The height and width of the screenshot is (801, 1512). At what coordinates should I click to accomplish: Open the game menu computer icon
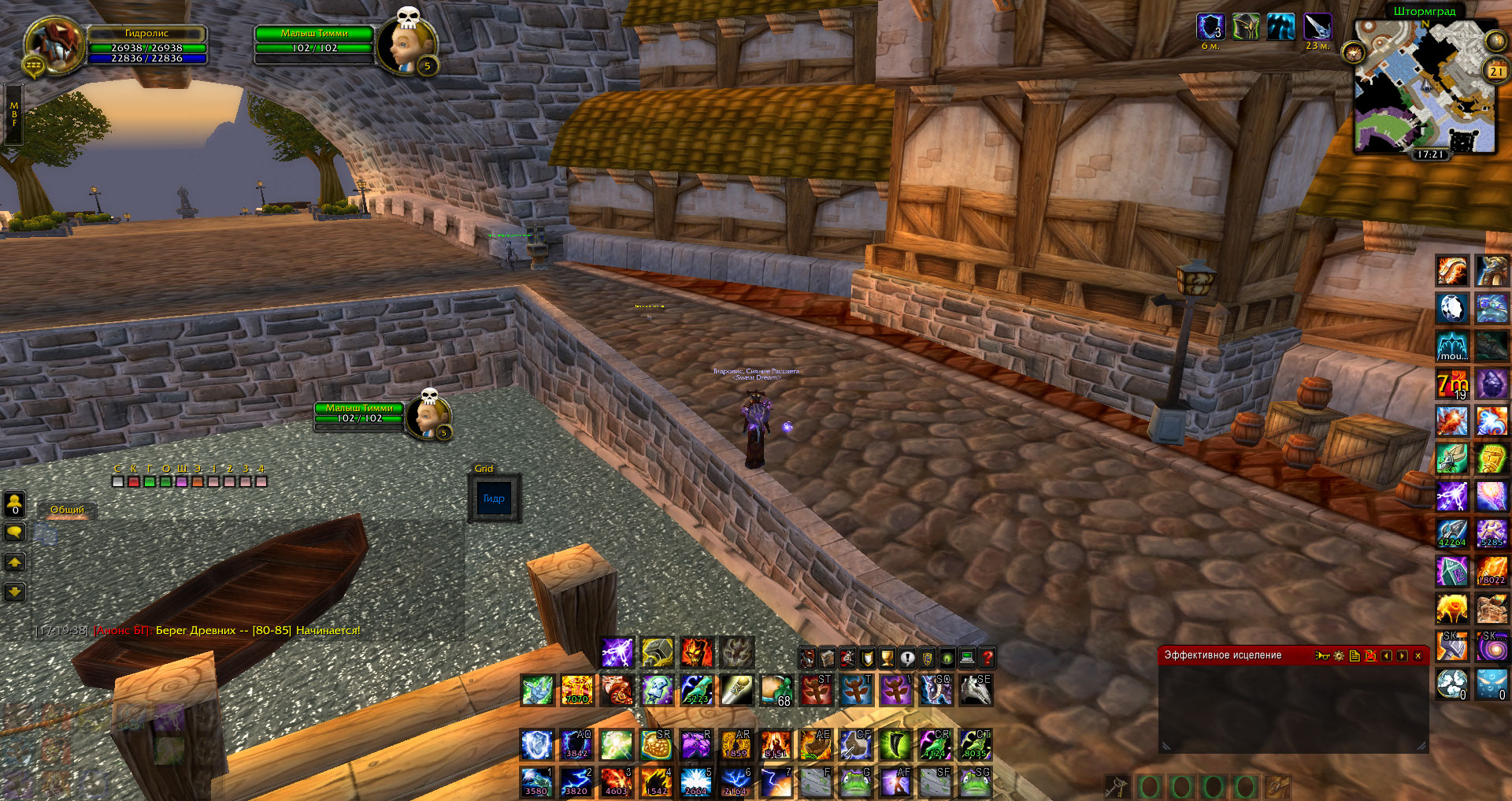(x=967, y=657)
